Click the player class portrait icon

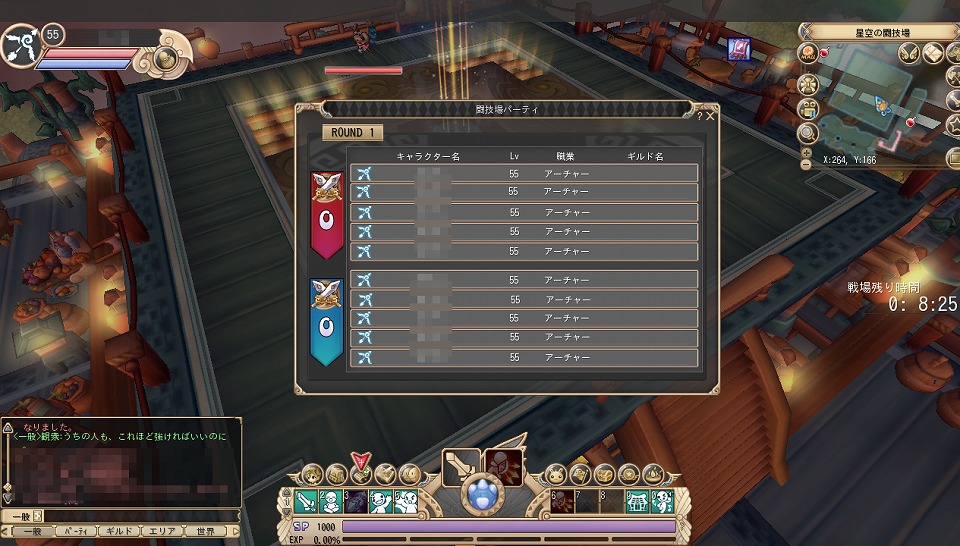click(20, 46)
